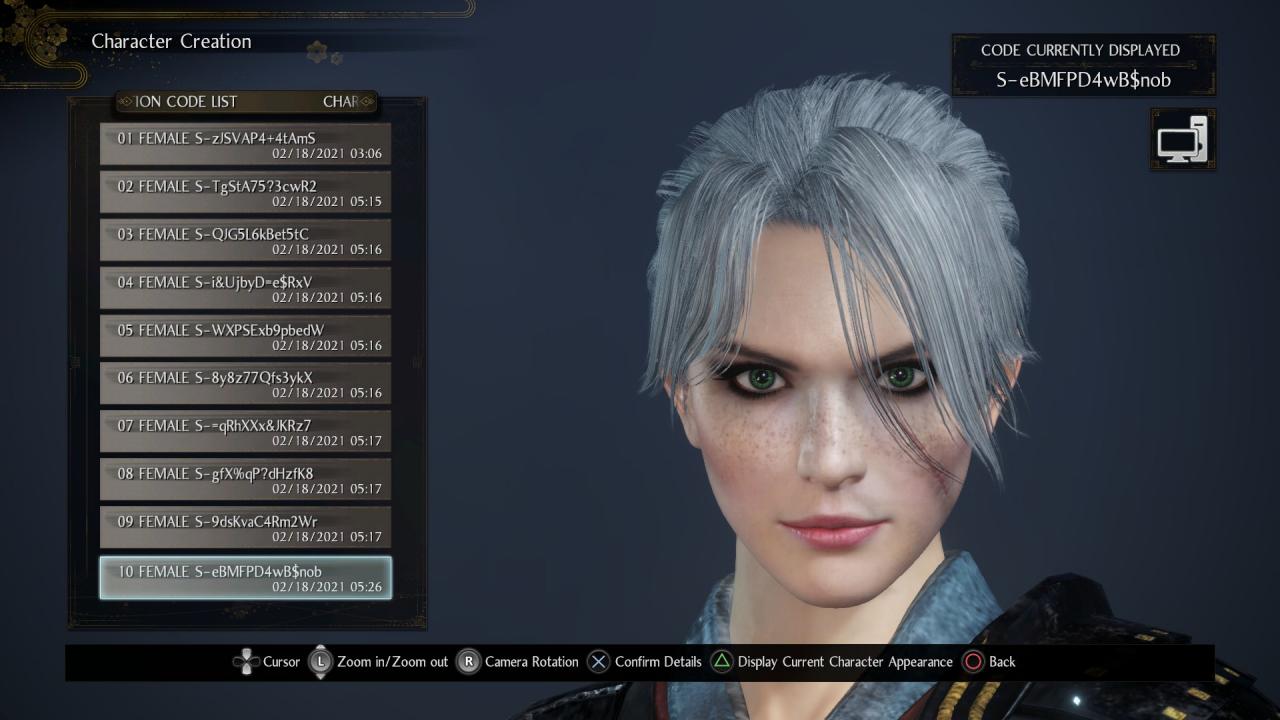Pick code entry 04 S-i&UjbyD=e$RxV
Screen dimensions: 1280x720
click(245, 289)
